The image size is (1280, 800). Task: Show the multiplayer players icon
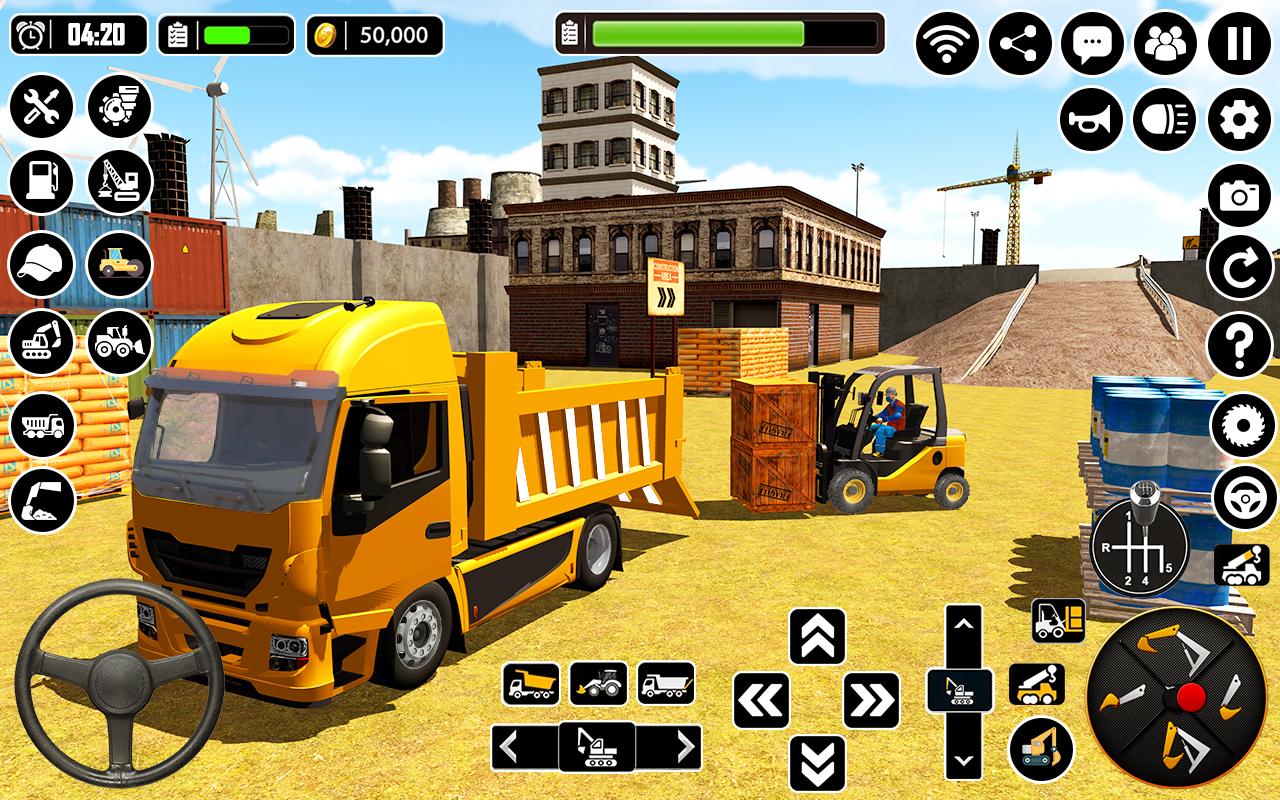click(x=1165, y=44)
